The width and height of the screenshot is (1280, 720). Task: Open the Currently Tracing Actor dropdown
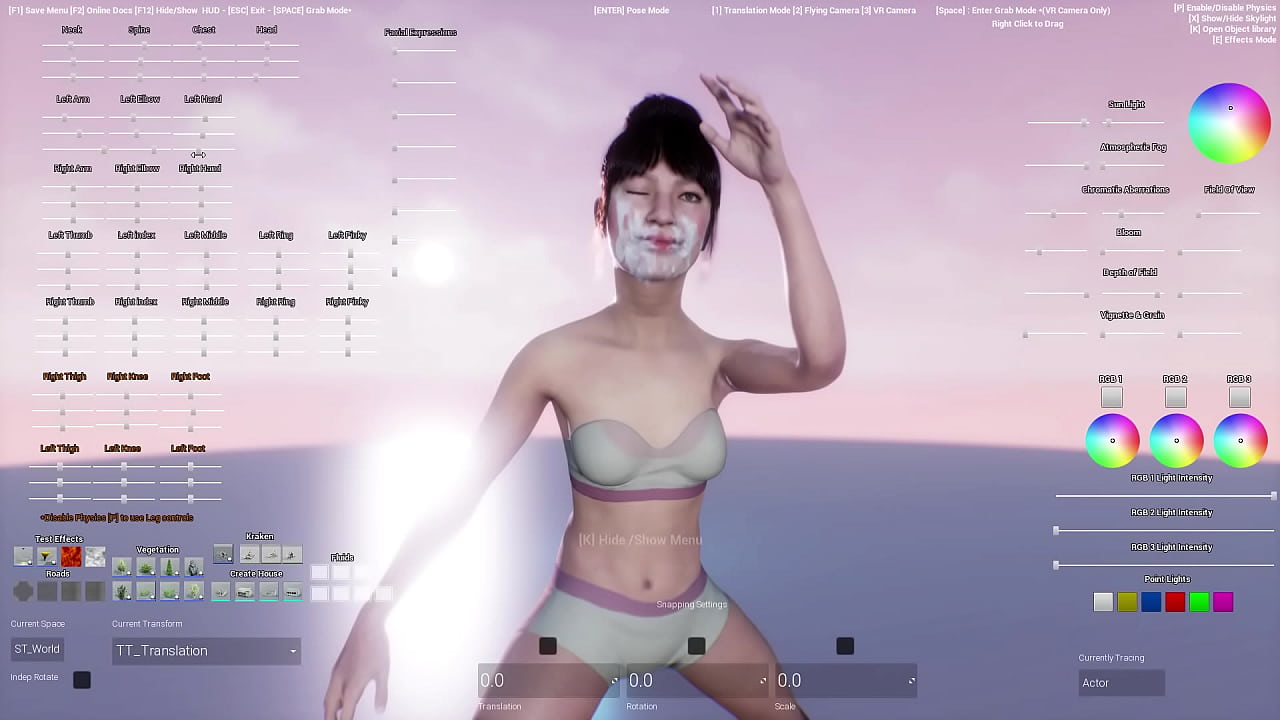pyautogui.click(x=1121, y=682)
